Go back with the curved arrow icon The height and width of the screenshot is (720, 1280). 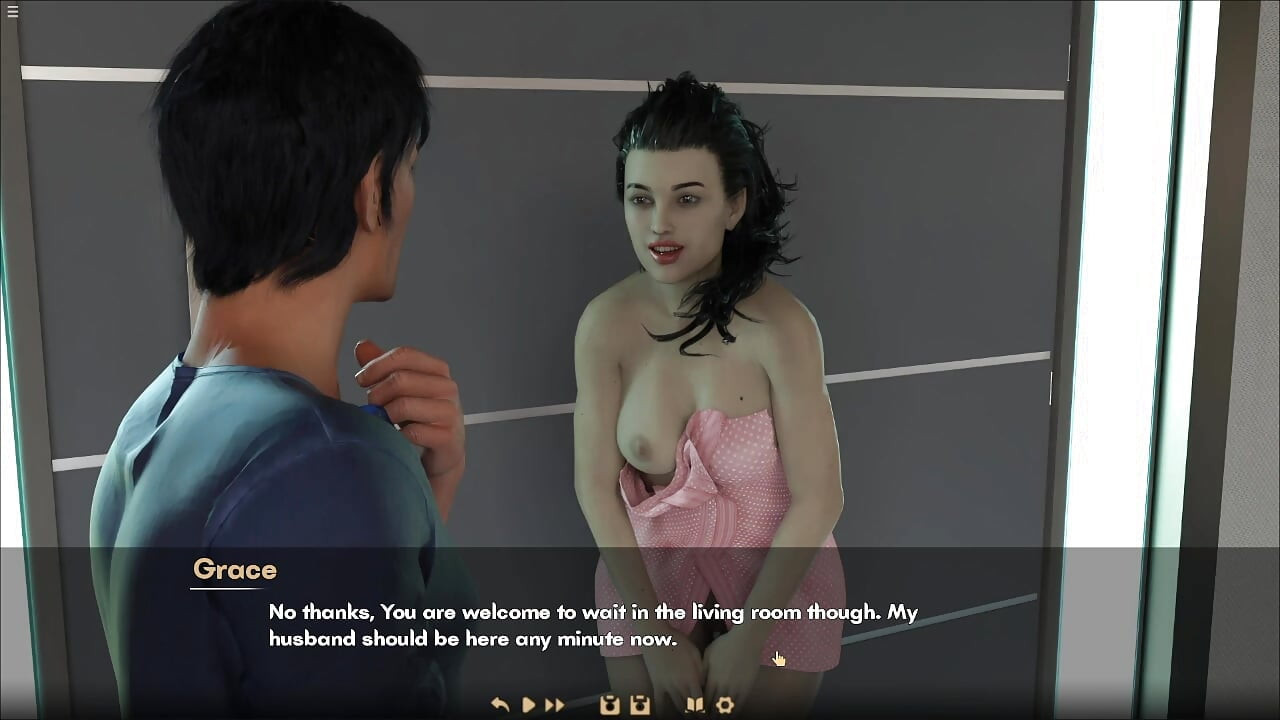click(x=501, y=705)
